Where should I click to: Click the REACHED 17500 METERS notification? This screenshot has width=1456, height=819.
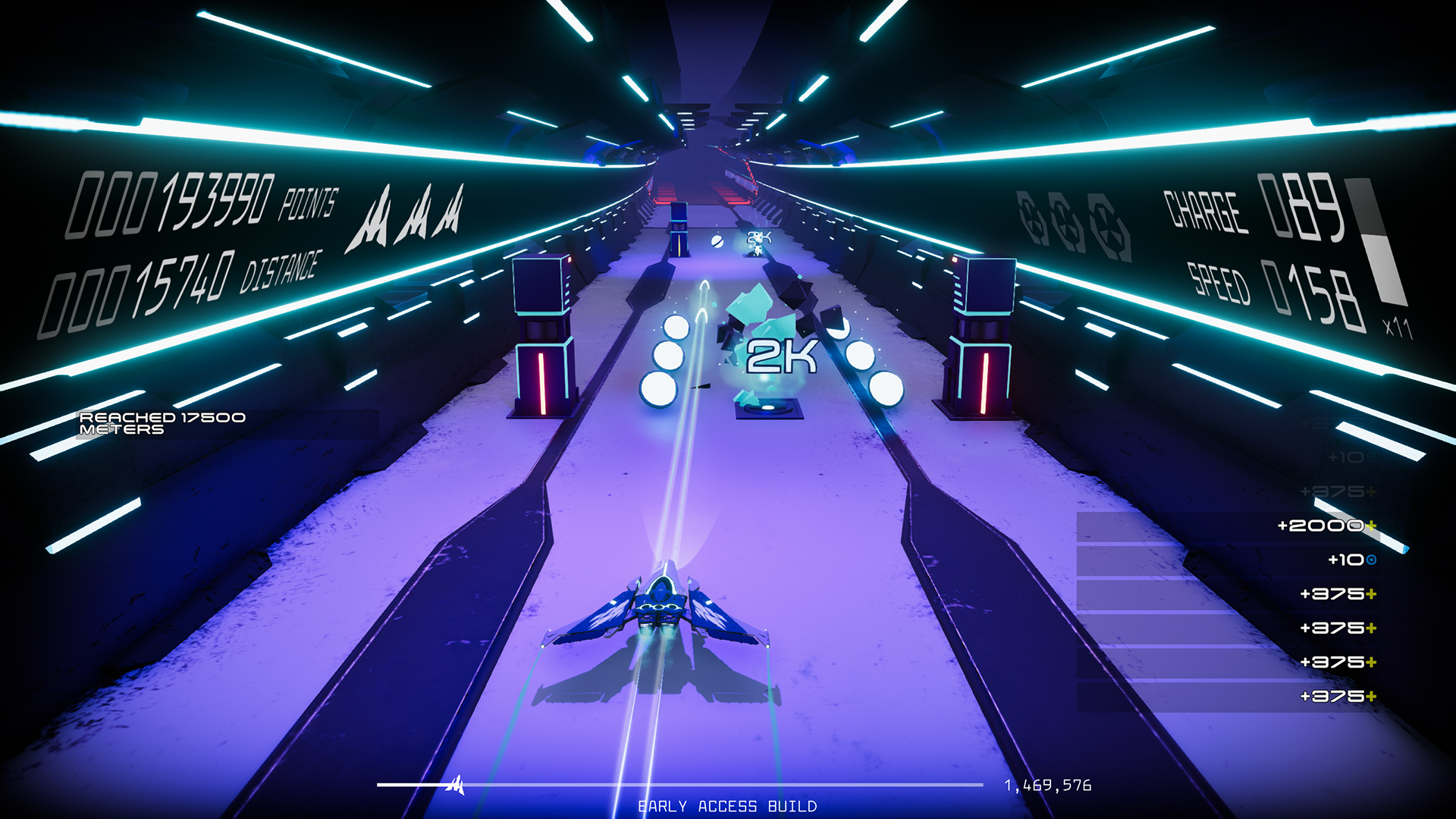(x=162, y=423)
